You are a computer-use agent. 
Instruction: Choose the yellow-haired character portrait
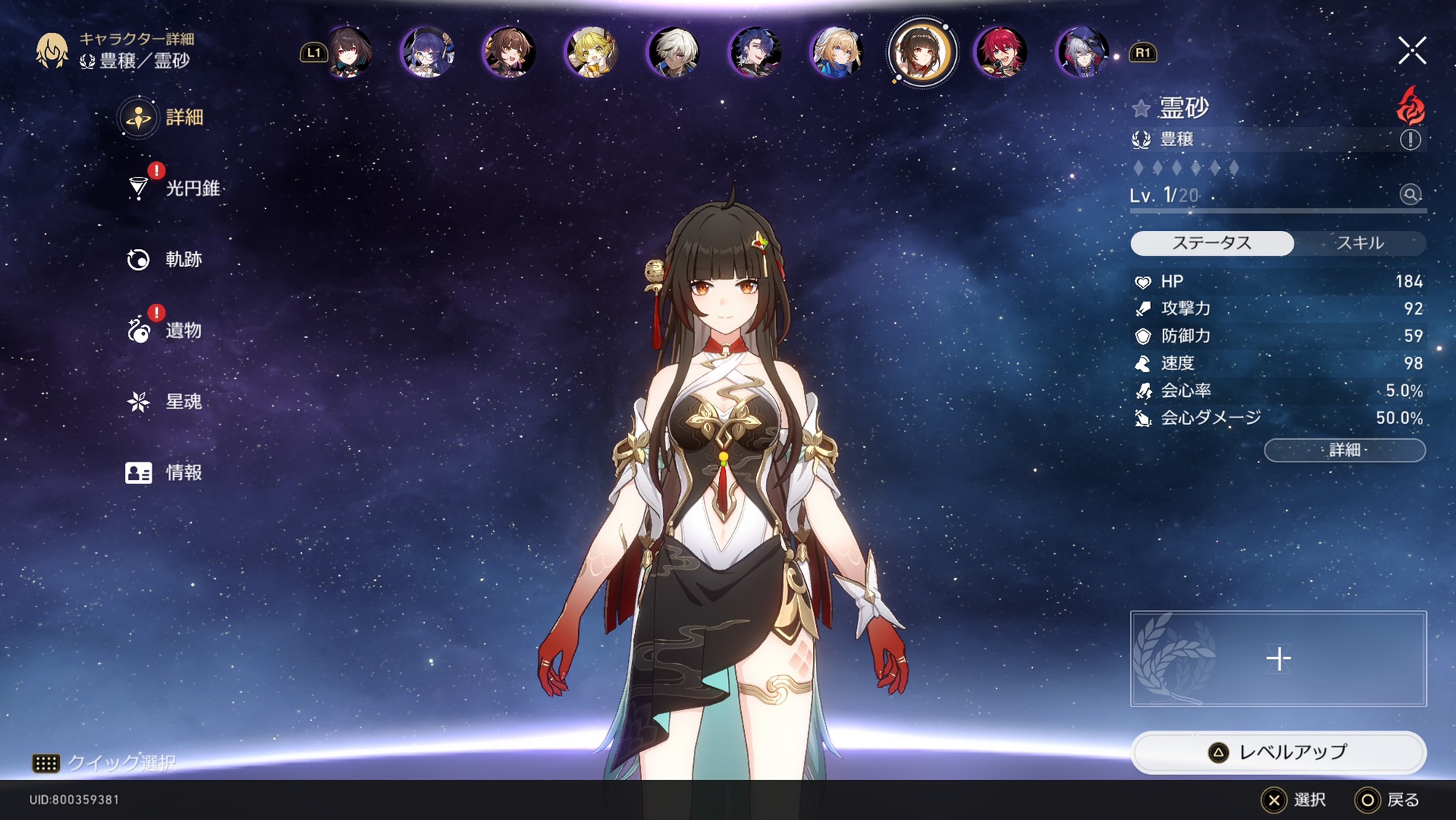(591, 52)
